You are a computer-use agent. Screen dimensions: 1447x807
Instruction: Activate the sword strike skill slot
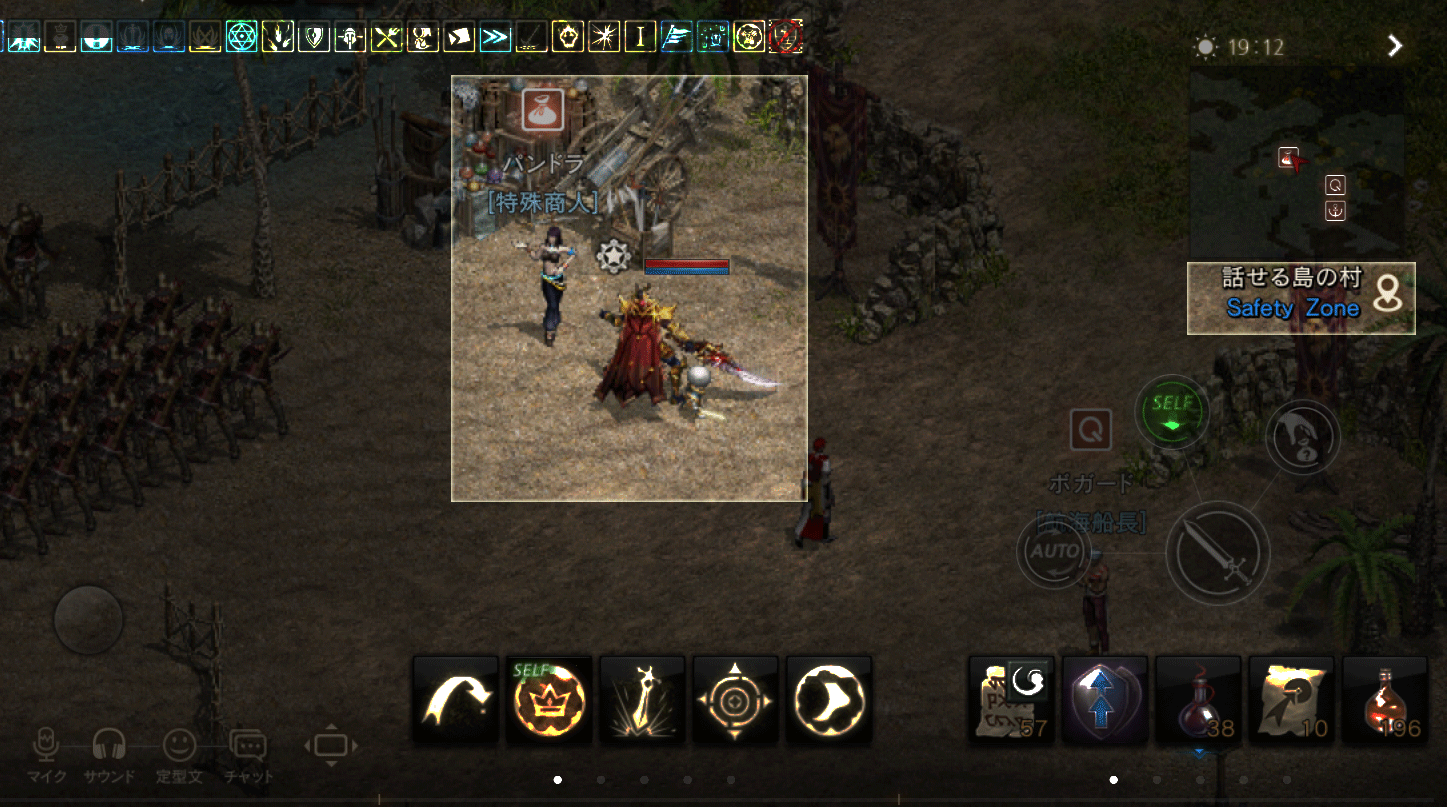[x=642, y=699]
